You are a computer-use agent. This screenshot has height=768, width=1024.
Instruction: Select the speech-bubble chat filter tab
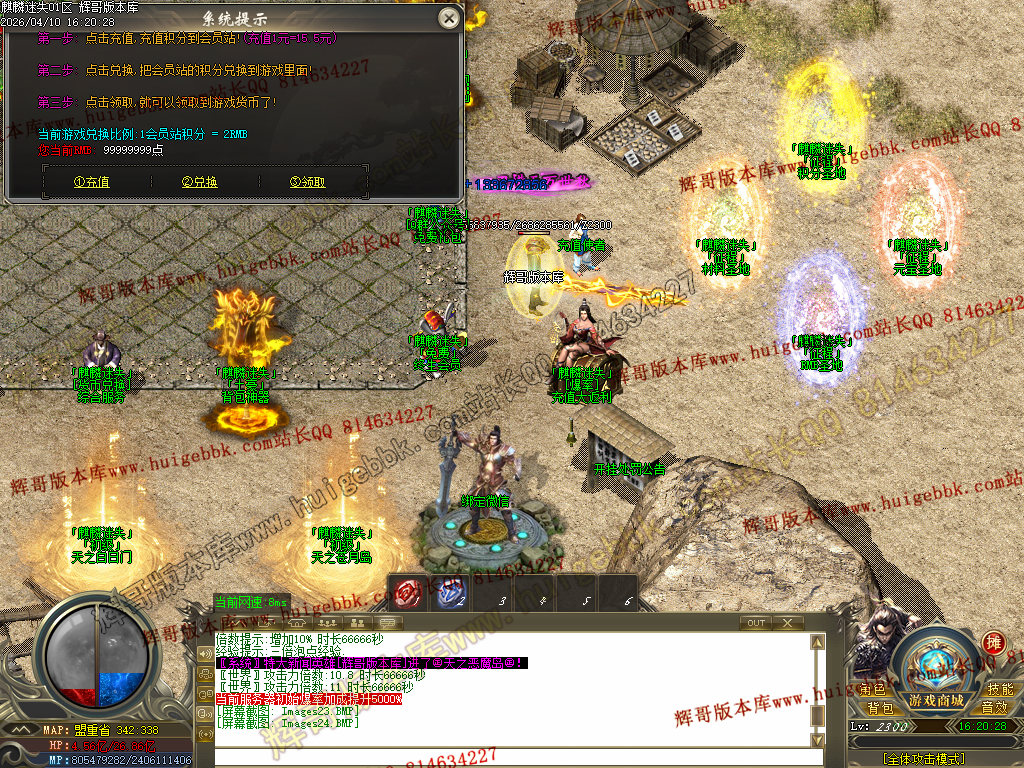point(388,623)
